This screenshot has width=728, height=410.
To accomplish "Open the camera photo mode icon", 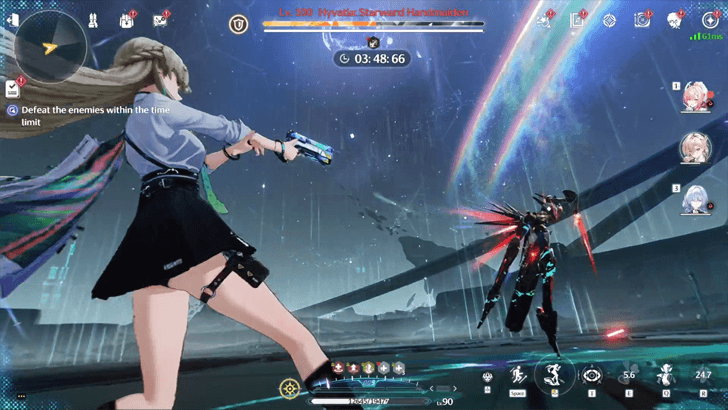I will pyautogui.click(x=643, y=20).
